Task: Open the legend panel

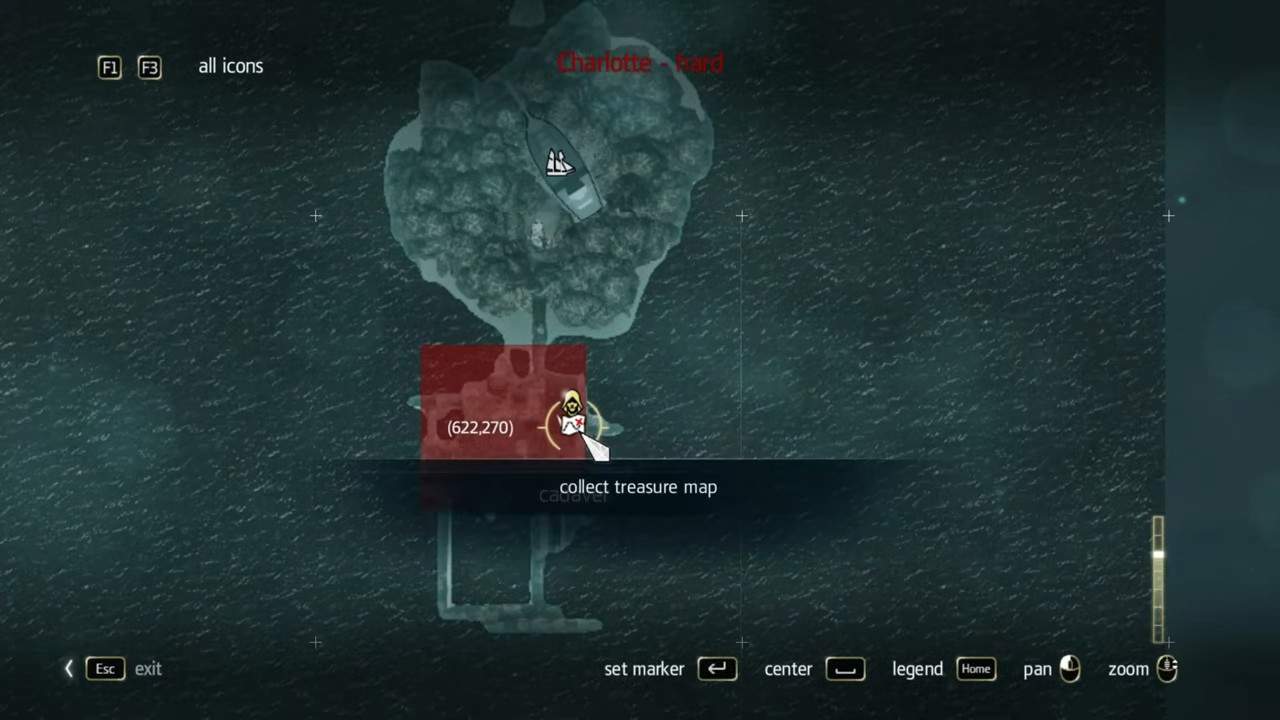Action: [916, 669]
